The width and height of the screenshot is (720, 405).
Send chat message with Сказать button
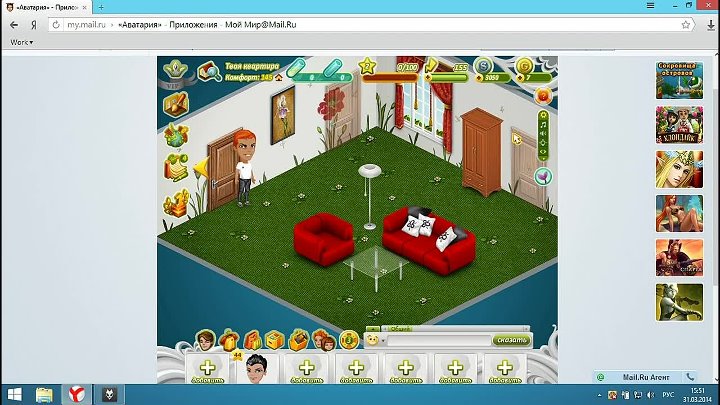click(513, 340)
